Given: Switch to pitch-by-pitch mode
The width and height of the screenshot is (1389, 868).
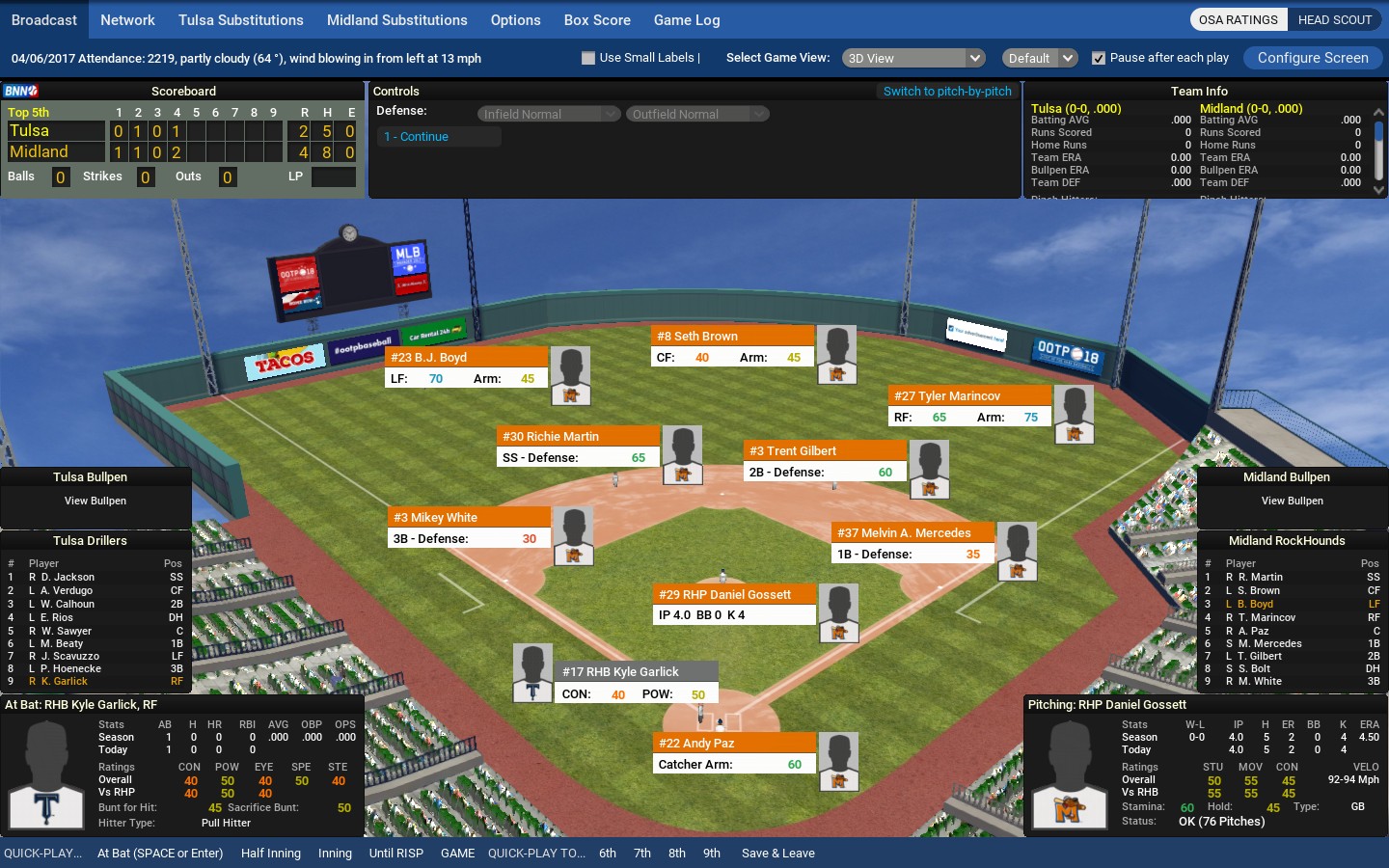Looking at the screenshot, I should coord(947,92).
